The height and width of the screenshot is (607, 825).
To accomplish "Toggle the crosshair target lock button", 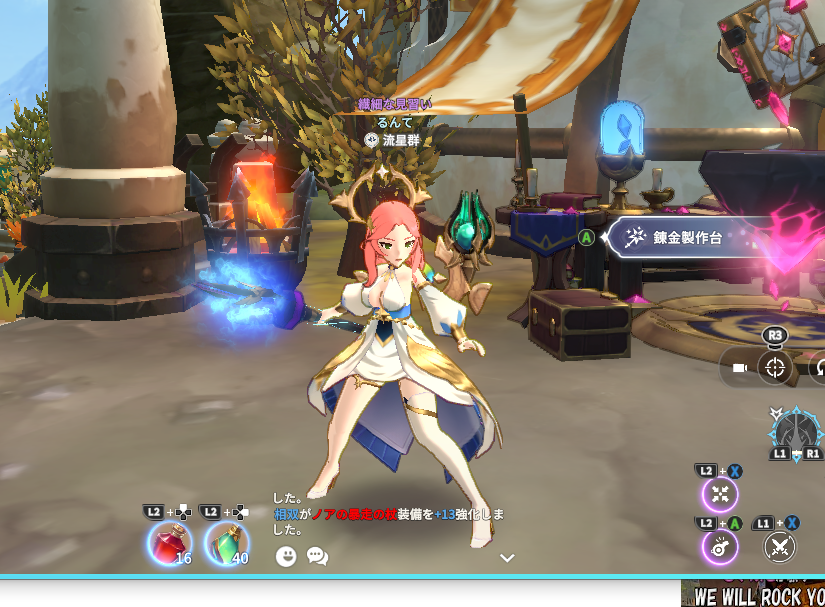I will (775, 367).
